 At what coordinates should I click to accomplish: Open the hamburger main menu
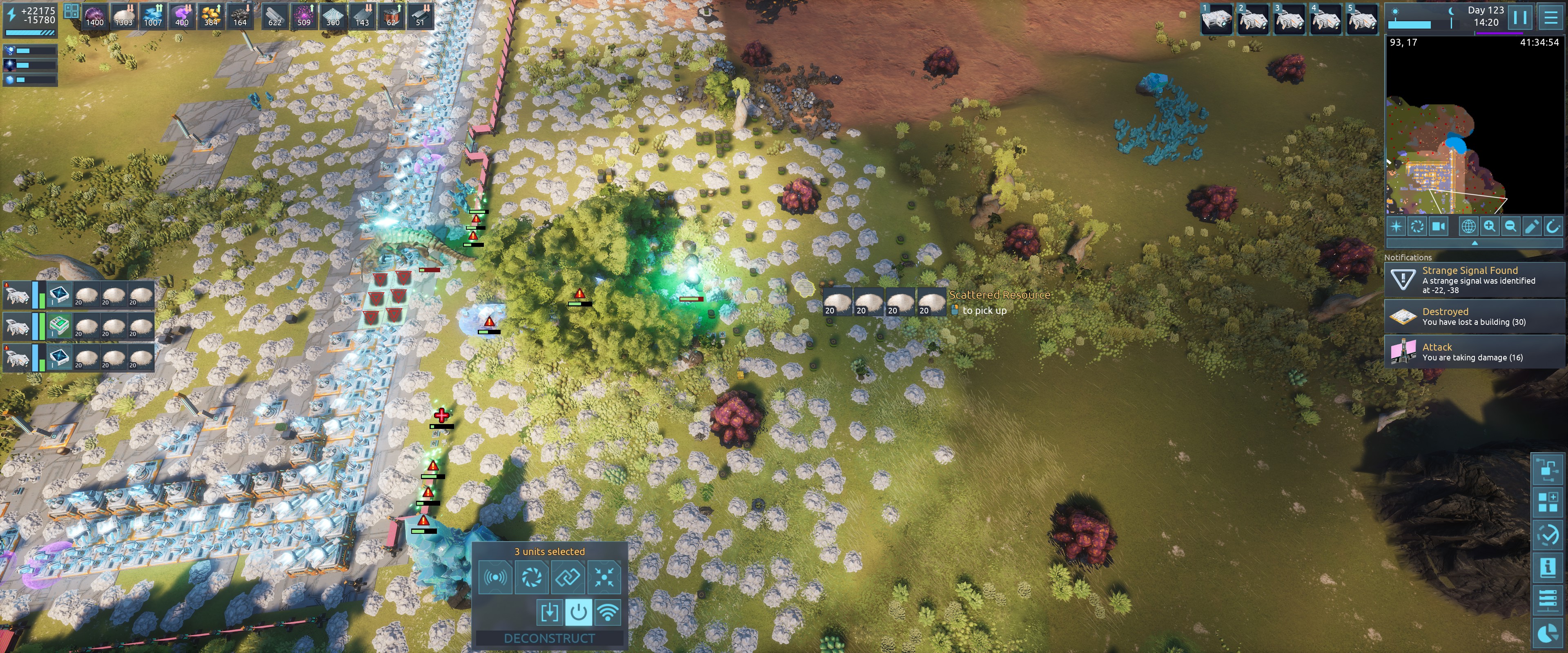[x=1551, y=17]
